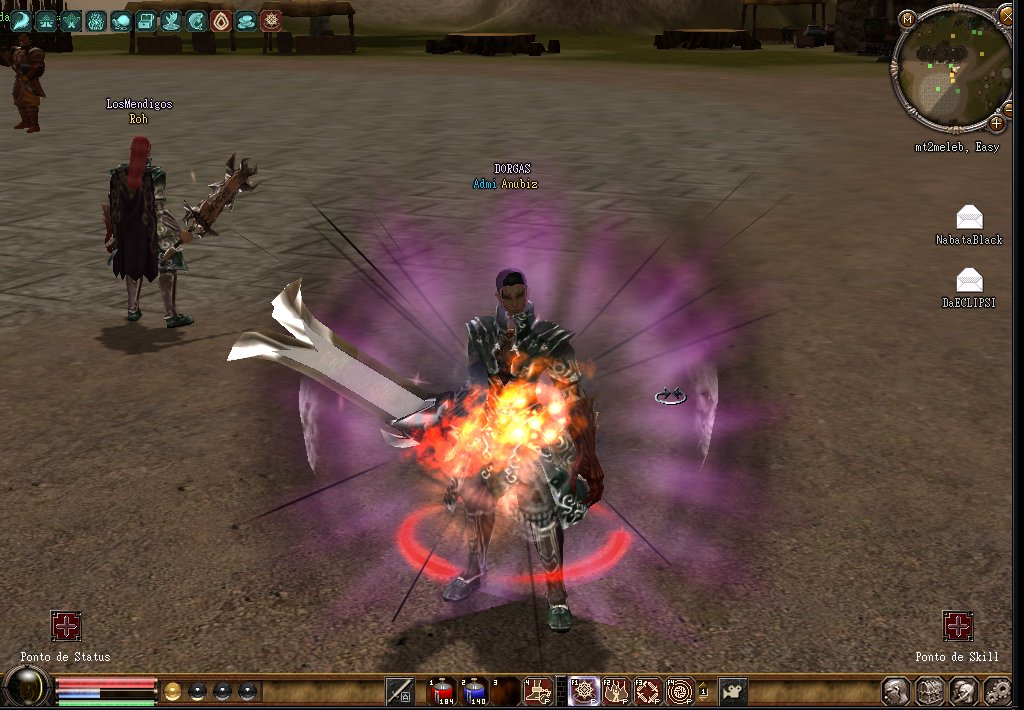Open the large map with the M button
This screenshot has height=710, width=1024.
point(907,19)
